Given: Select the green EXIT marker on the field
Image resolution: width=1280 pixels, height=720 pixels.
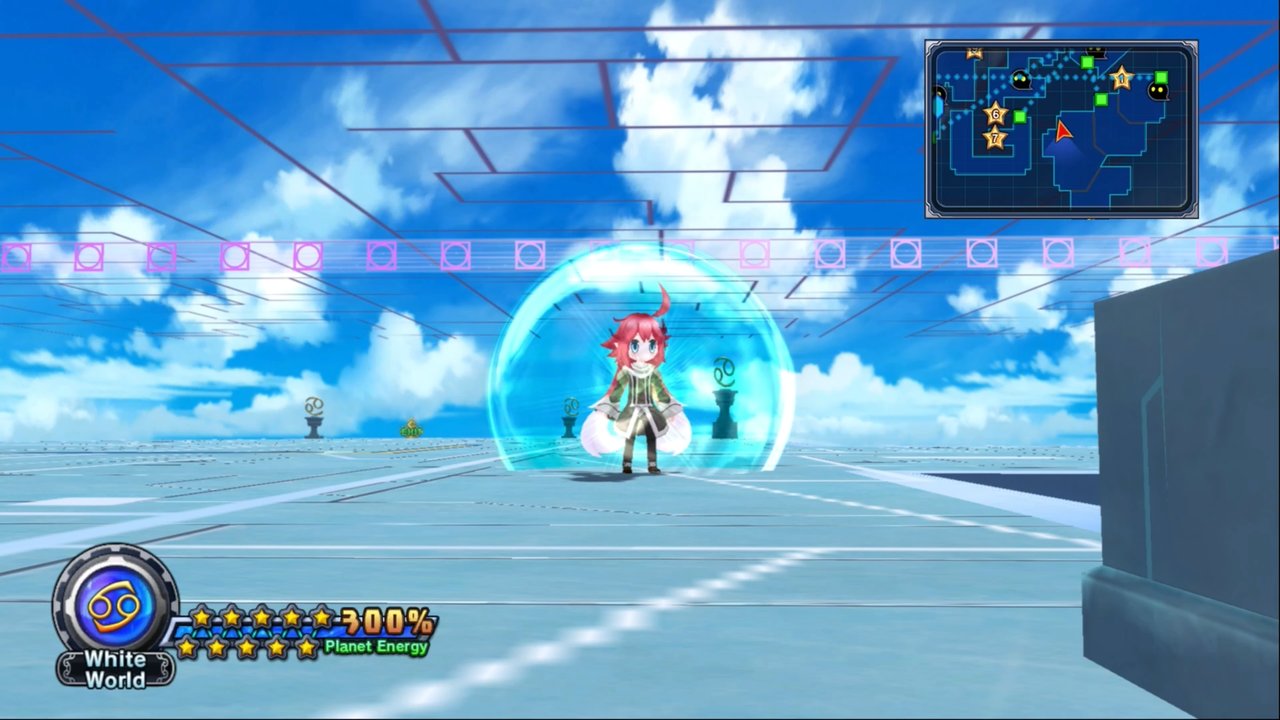Looking at the screenshot, I should click(x=410, y=429).
